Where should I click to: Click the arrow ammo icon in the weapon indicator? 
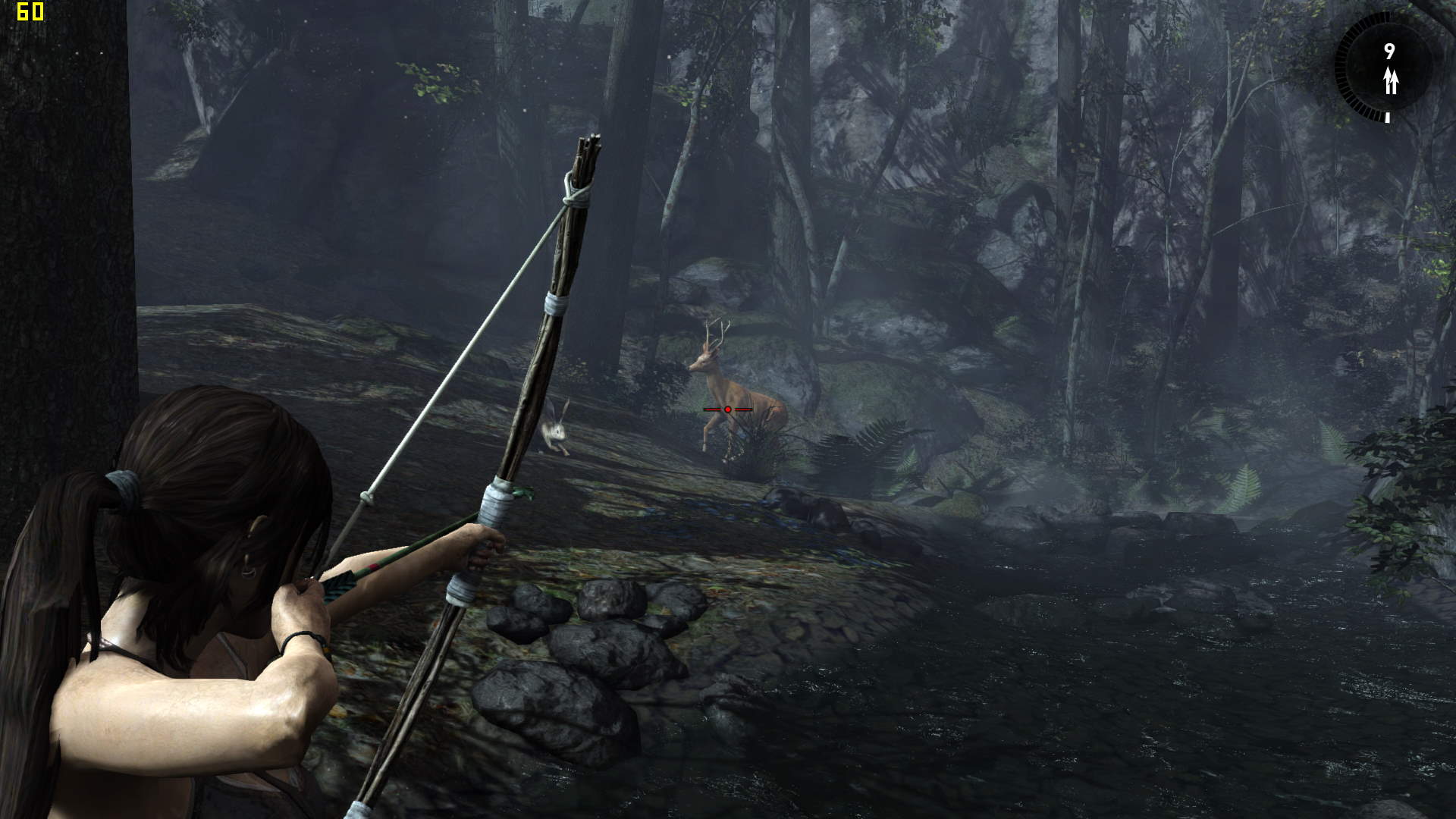coord(1390,80)
